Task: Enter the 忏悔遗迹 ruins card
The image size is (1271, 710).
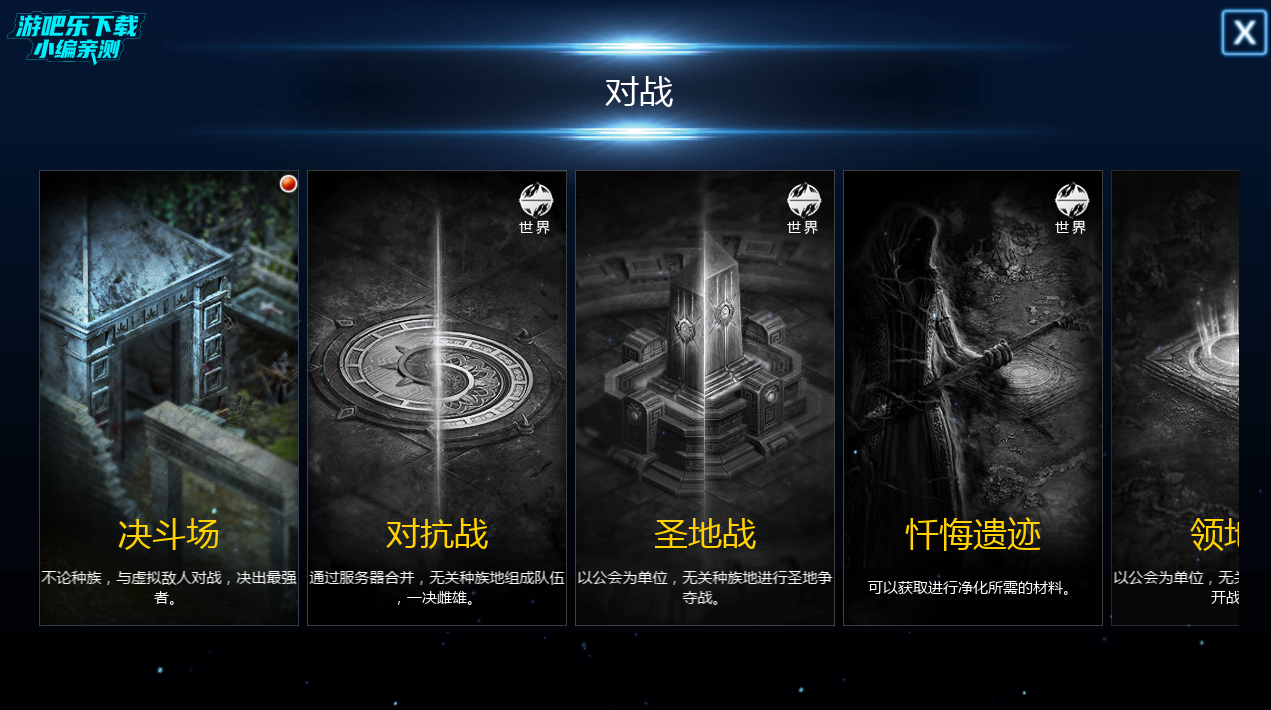Action: (973, 398)
